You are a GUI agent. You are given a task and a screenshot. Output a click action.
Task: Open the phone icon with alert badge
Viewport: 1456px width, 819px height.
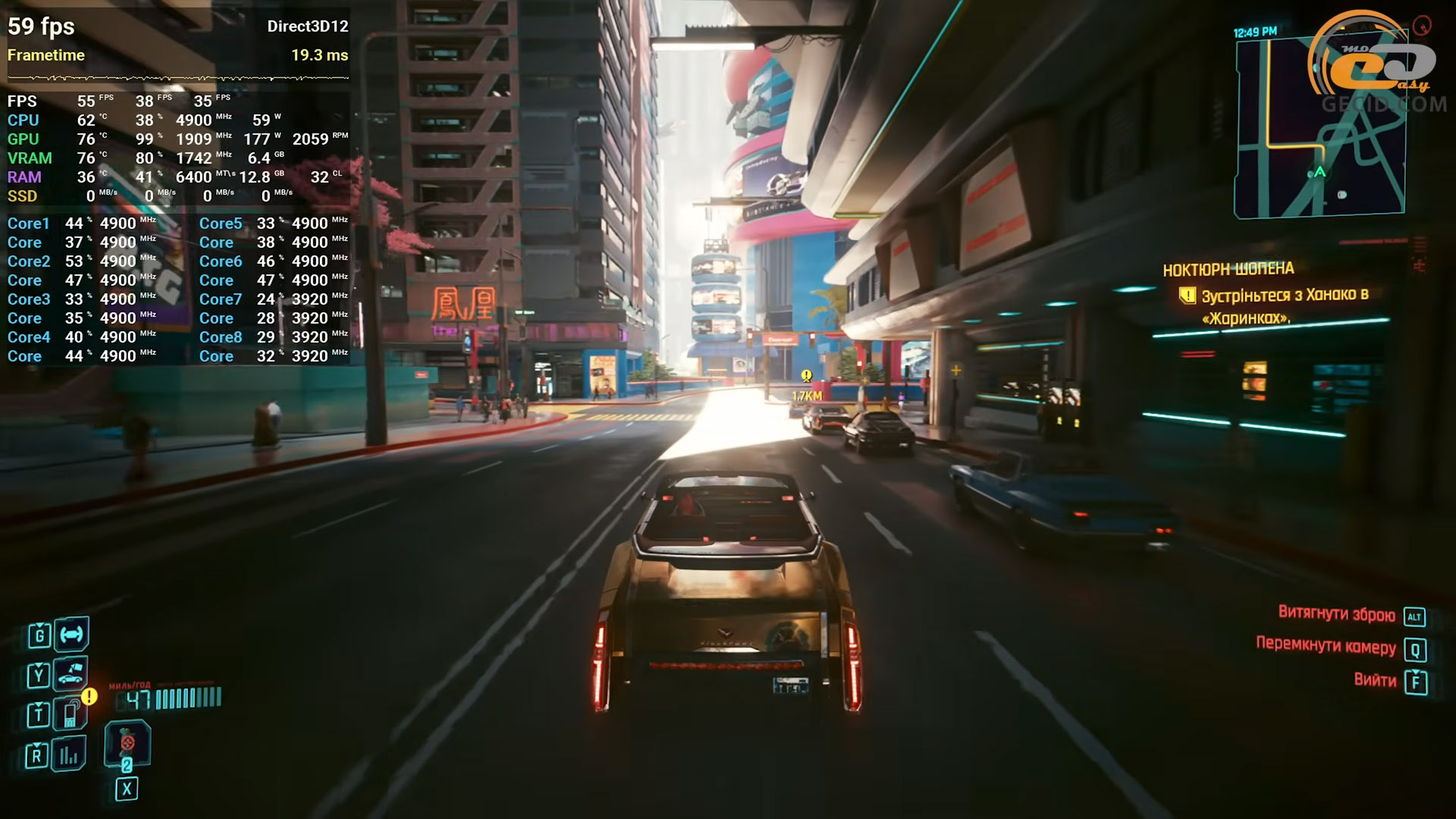pos(71,713)
